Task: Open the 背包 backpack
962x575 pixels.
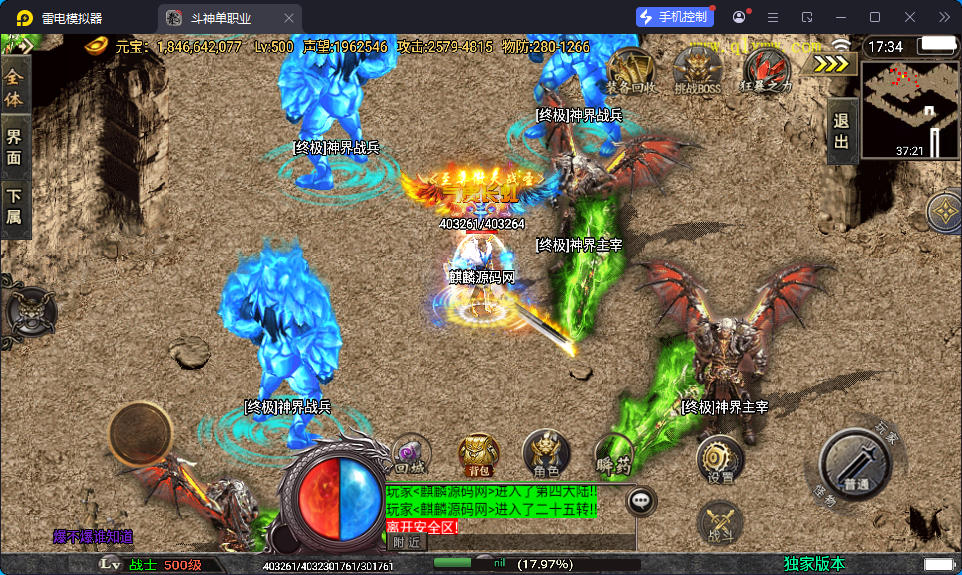Action: (x=478, y=455)
